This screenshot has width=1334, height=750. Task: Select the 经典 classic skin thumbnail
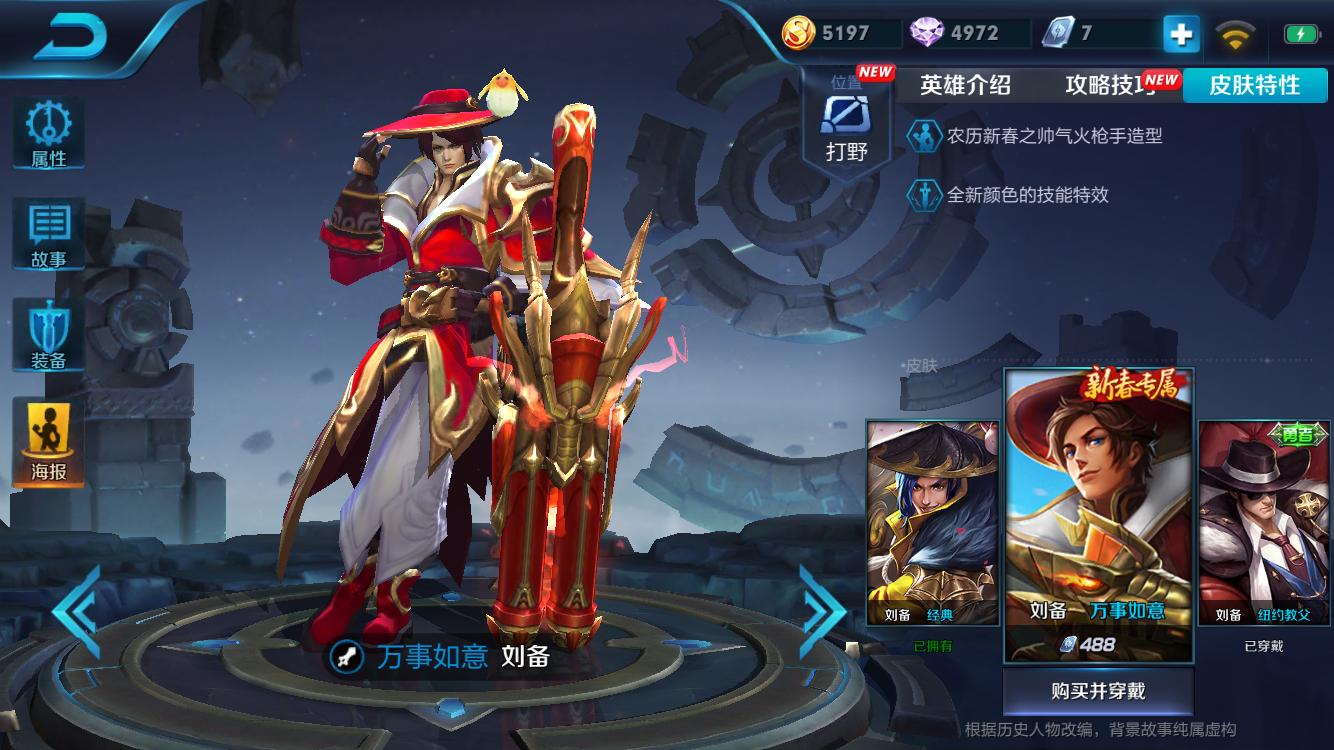click(932, 520)
